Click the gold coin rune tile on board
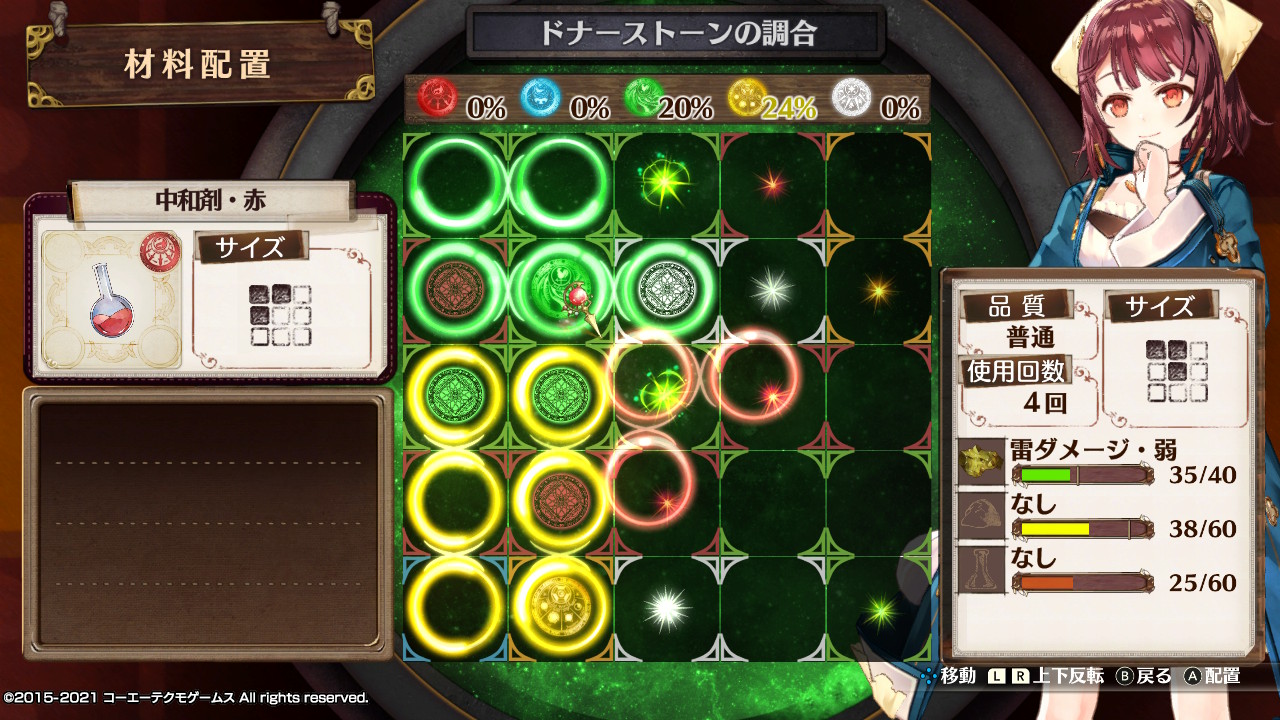The image size is (1280, 720). pyautogui.click(x=560, y=603)
